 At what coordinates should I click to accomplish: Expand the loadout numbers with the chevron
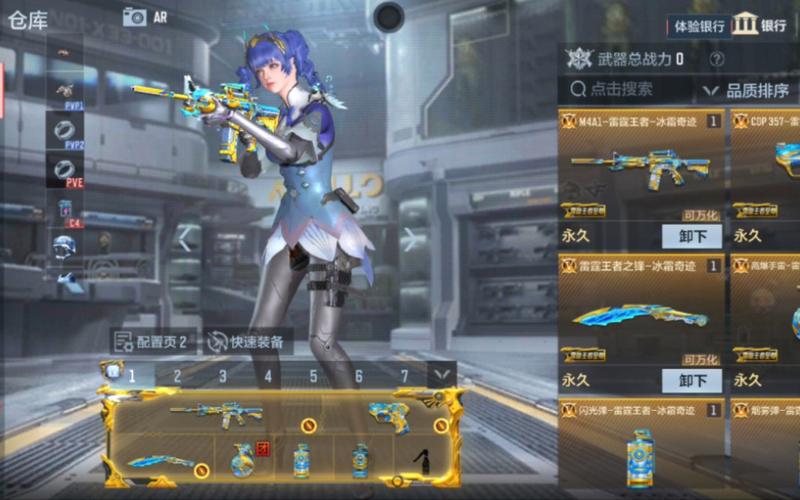coord(441,376)
